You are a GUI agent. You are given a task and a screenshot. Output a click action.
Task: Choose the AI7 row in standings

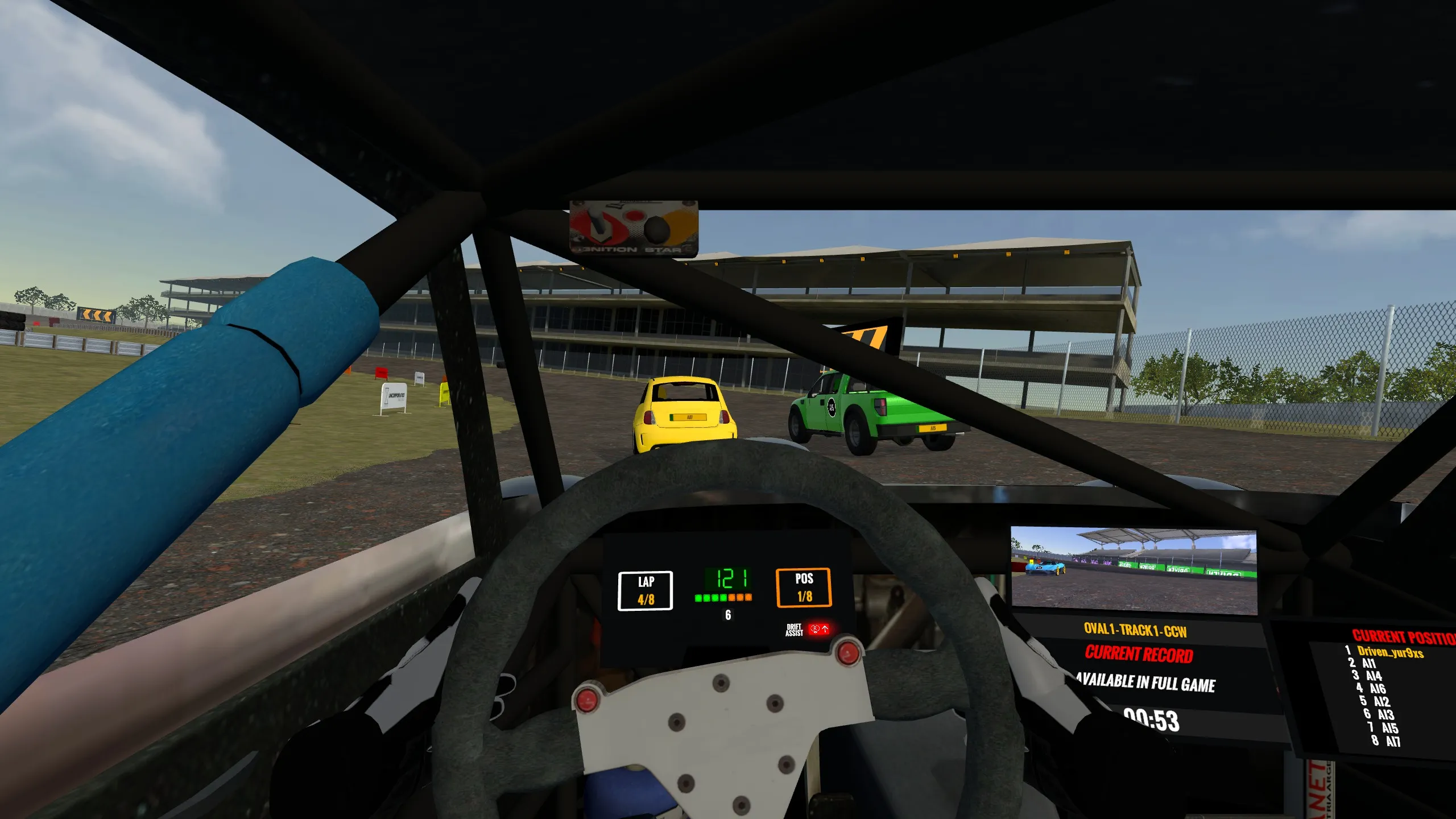click(x=1392, y=741)
